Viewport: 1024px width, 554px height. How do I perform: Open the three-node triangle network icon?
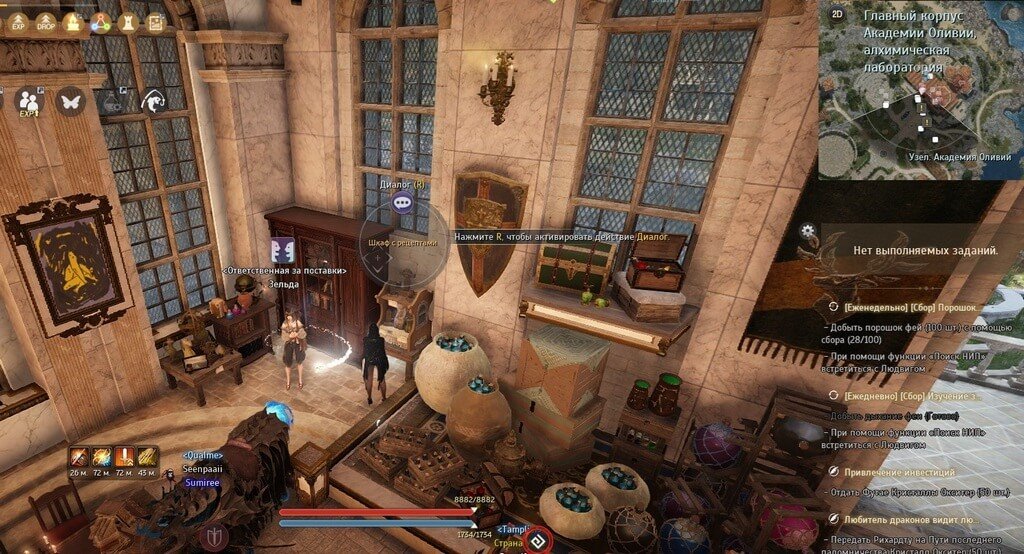click(100, 21)
